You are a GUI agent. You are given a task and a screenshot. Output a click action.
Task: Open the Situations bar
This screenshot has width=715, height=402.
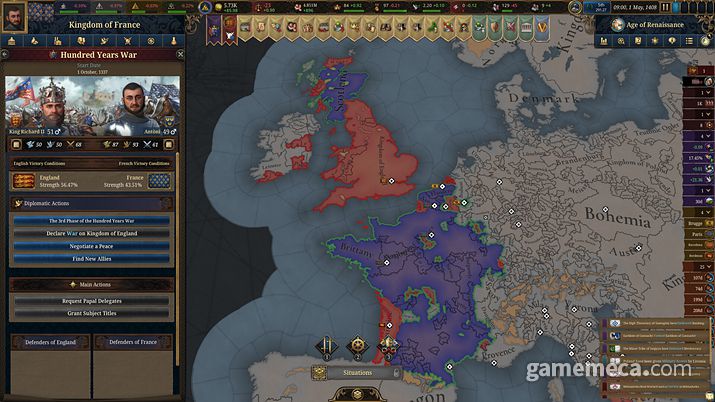pos(355,372)
